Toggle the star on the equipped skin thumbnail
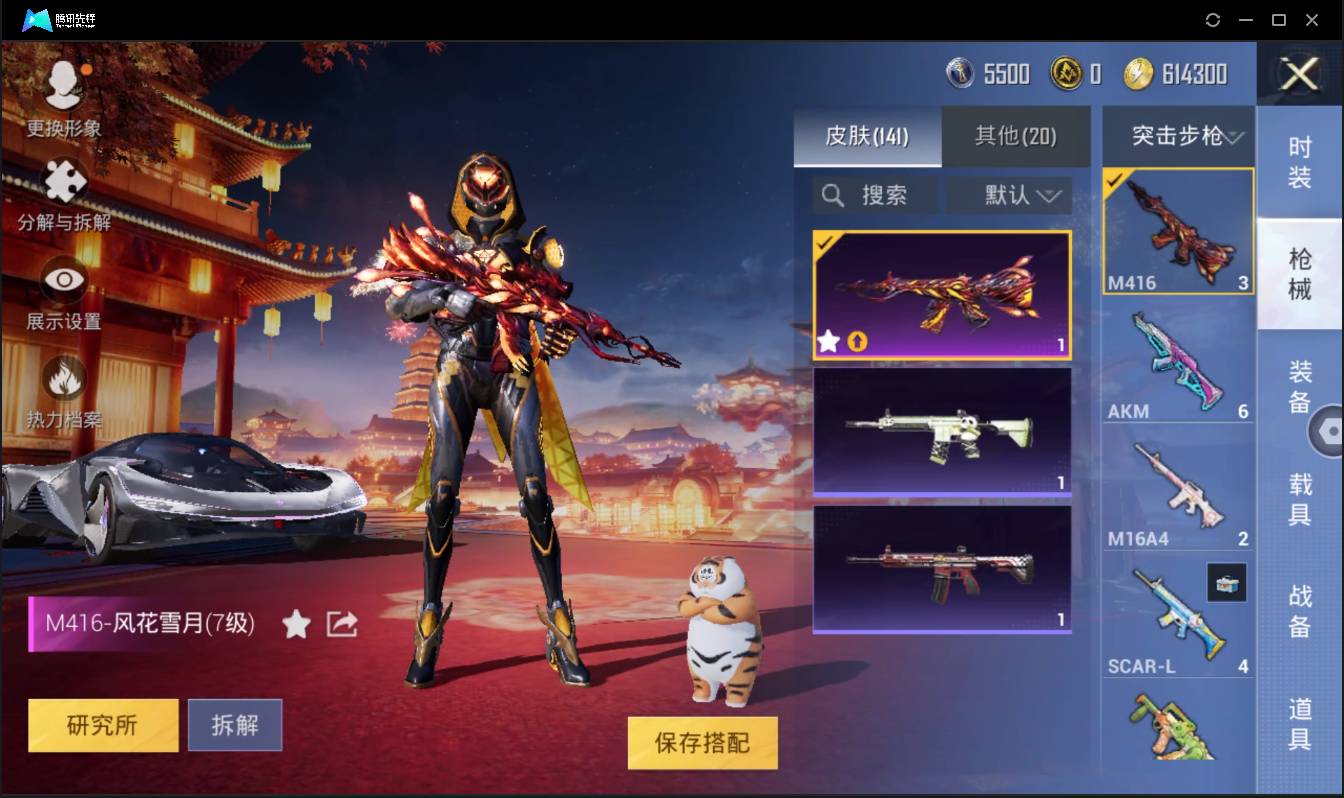Image resolution: width=1344 pixels, height=798 pixels. click(x=828, y=342)
